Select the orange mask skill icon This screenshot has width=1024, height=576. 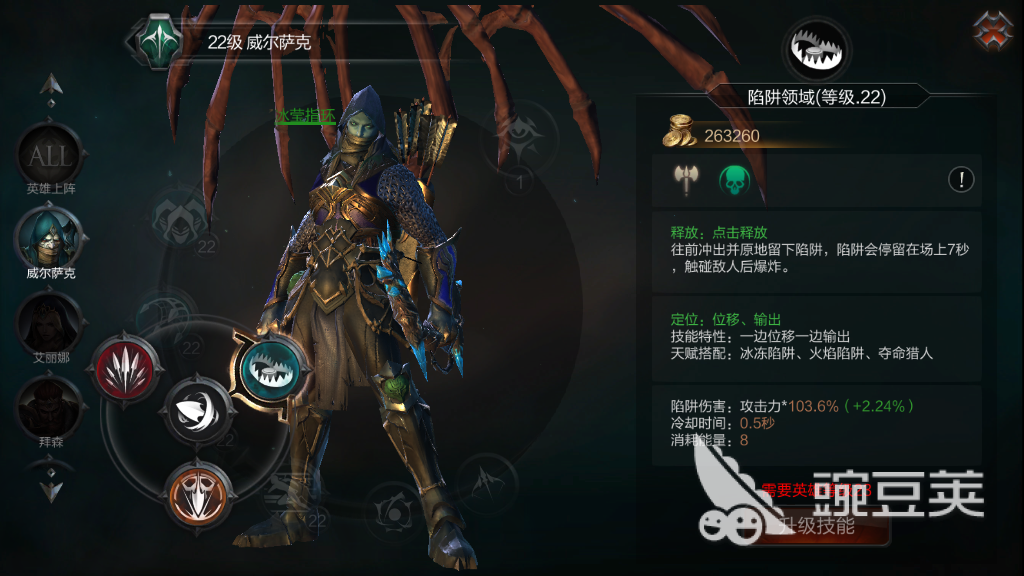point(197,493)
